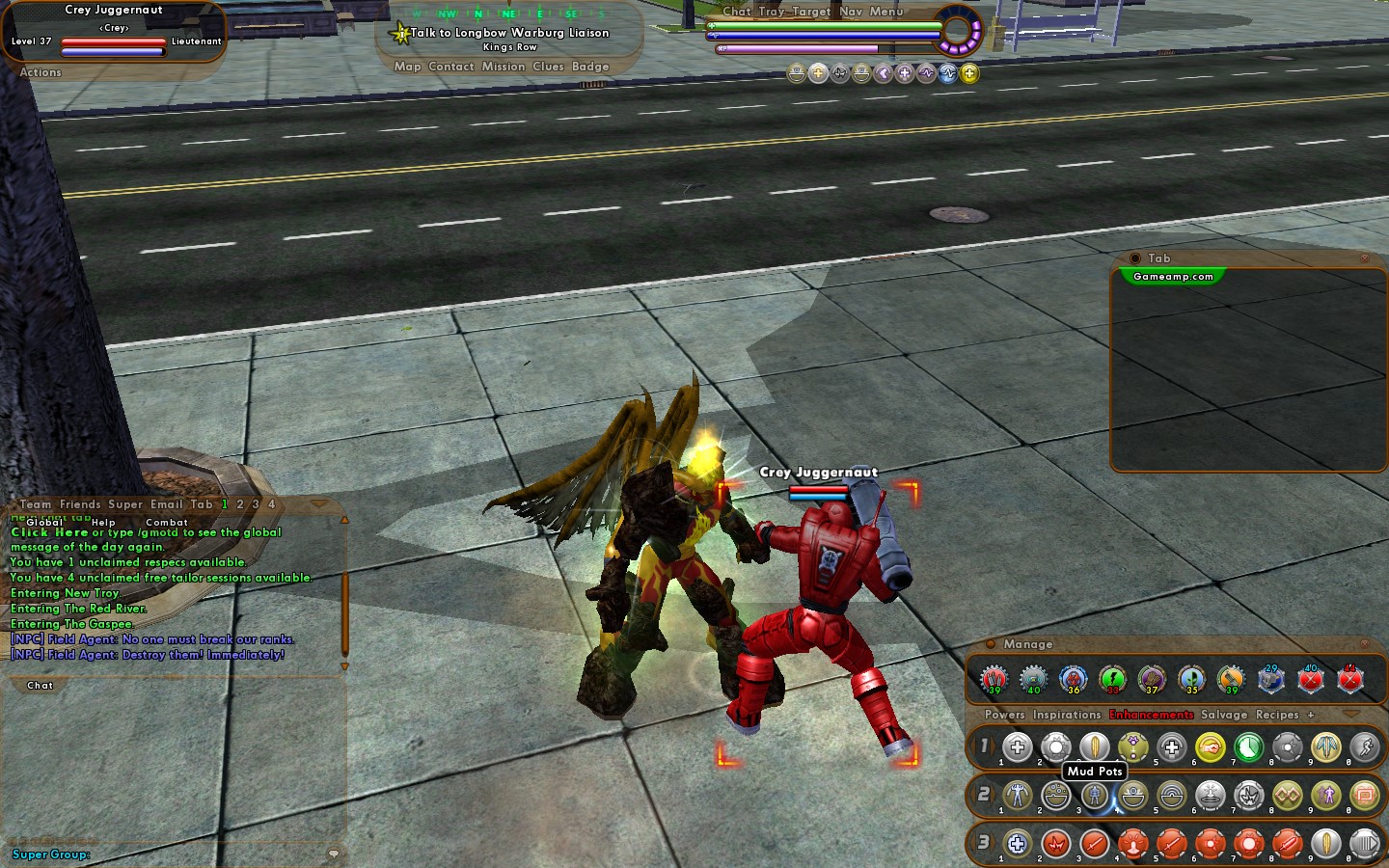Use the Mud Pots power
The image size is (1389, 868).
(x=1094, y=796)
